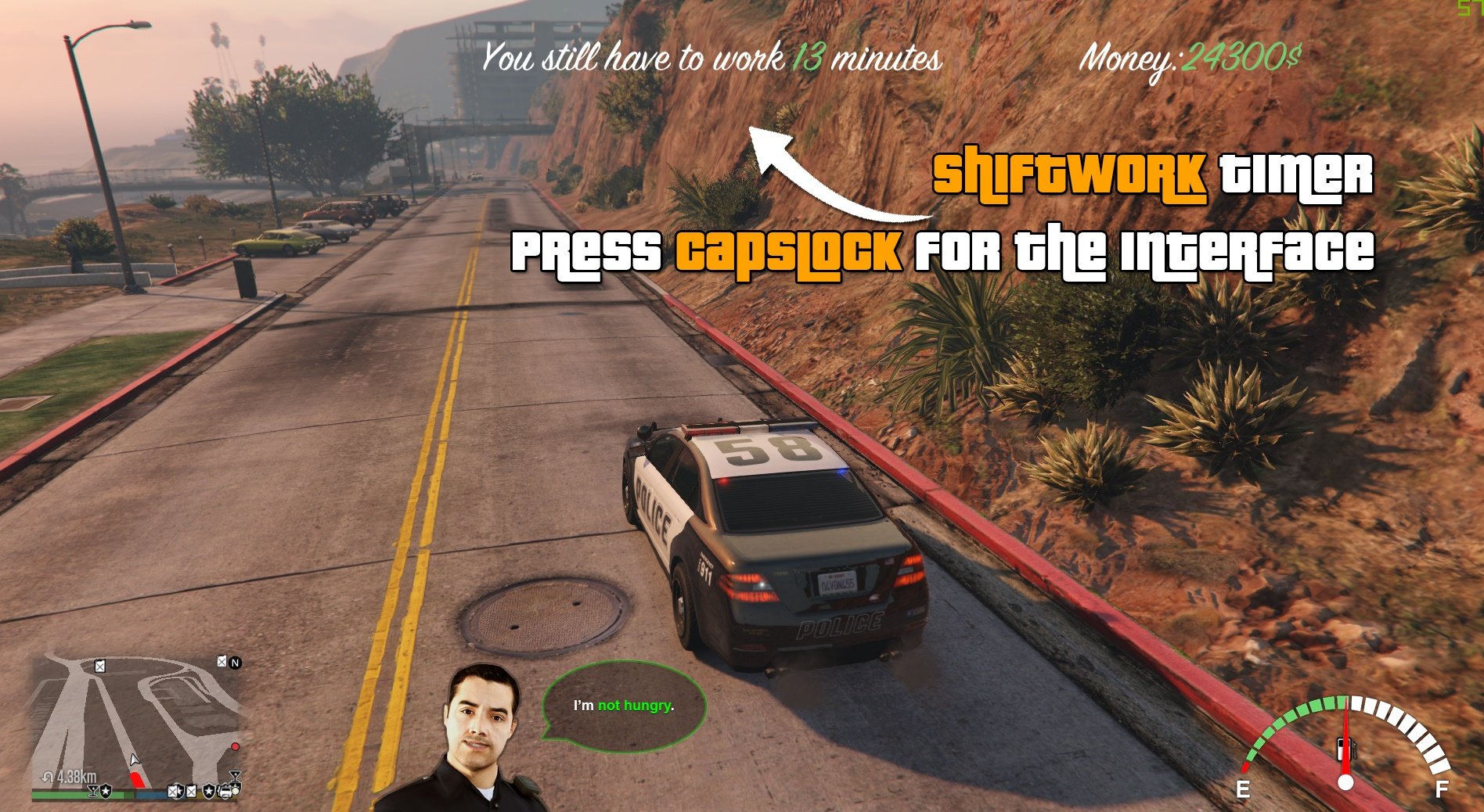Image resolution: width=1484 pixels, height=812 pixels.
Task: Click the car blip on minimap edge
Action: tap(225, 792)
